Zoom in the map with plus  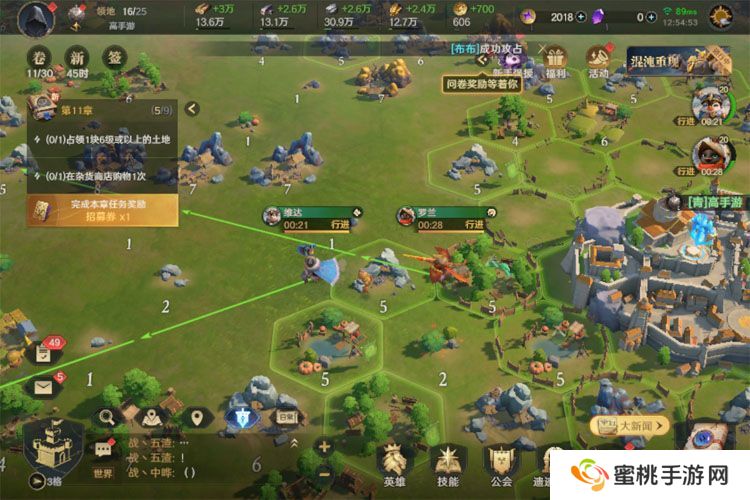coord(324,446)
